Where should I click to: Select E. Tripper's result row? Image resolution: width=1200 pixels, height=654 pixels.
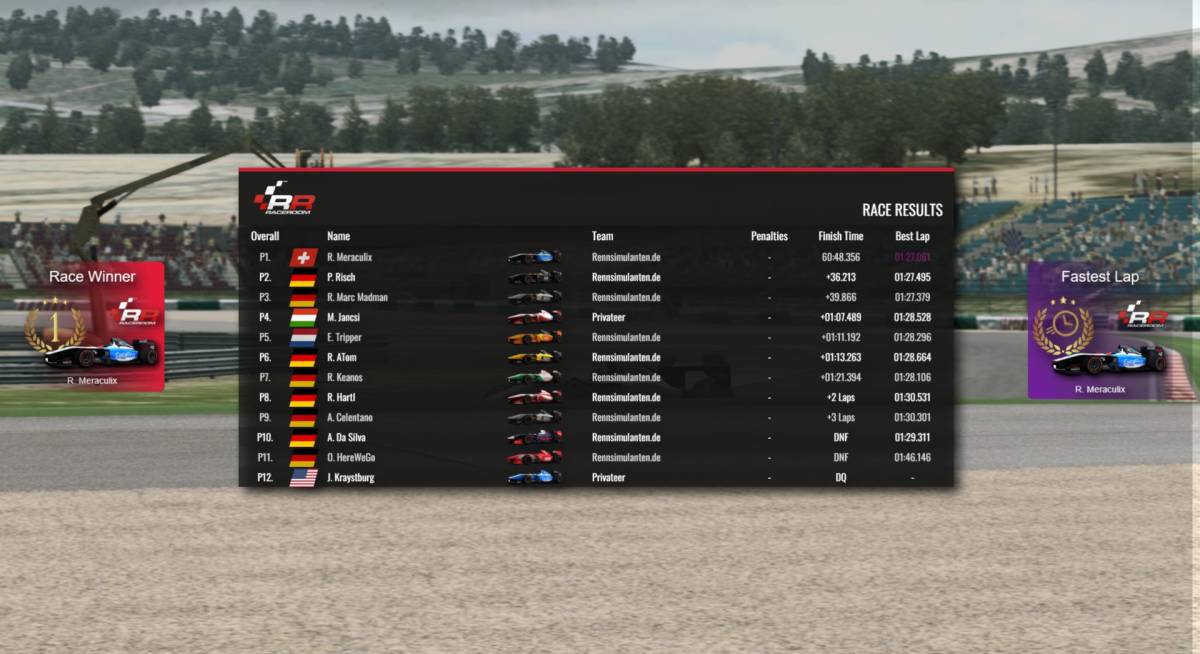(x=596, y=337)
